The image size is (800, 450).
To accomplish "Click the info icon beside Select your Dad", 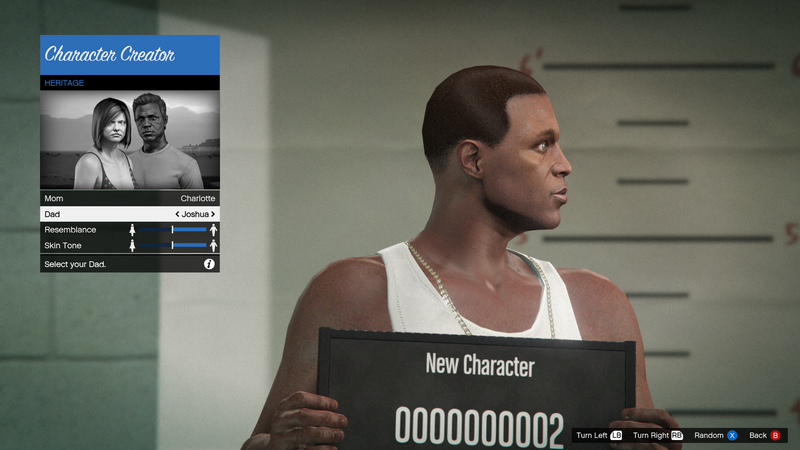I will 209,264.
